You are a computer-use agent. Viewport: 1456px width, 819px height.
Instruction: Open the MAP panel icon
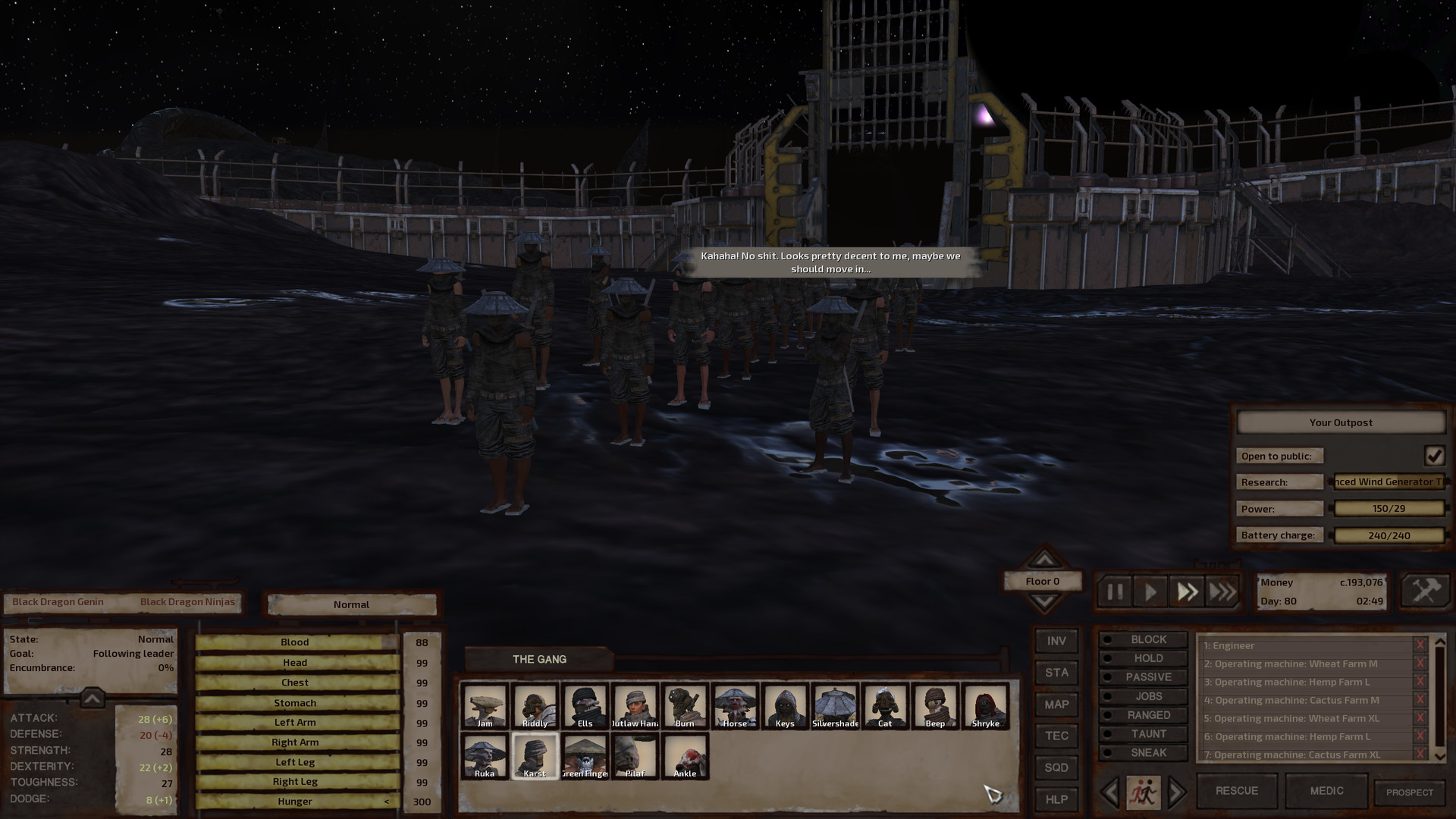[1056, 704]
